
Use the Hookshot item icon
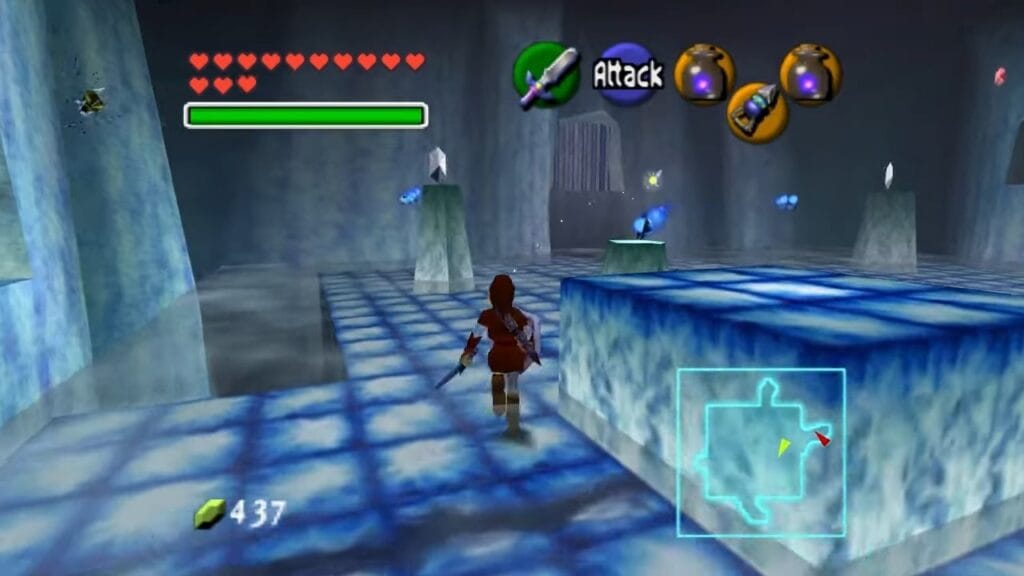click(757, 113)
